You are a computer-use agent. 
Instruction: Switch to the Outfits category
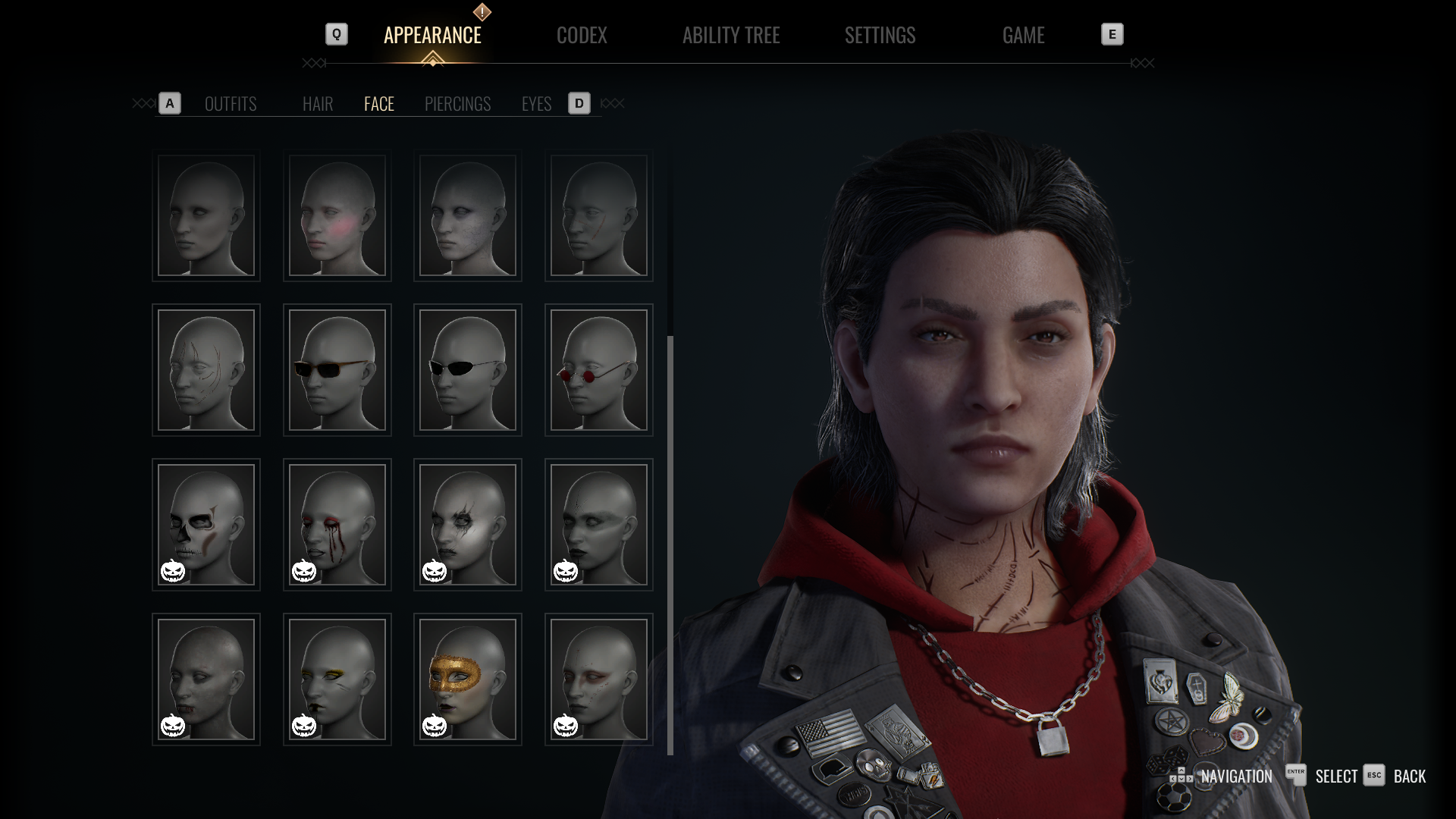[x=231, y=104]
